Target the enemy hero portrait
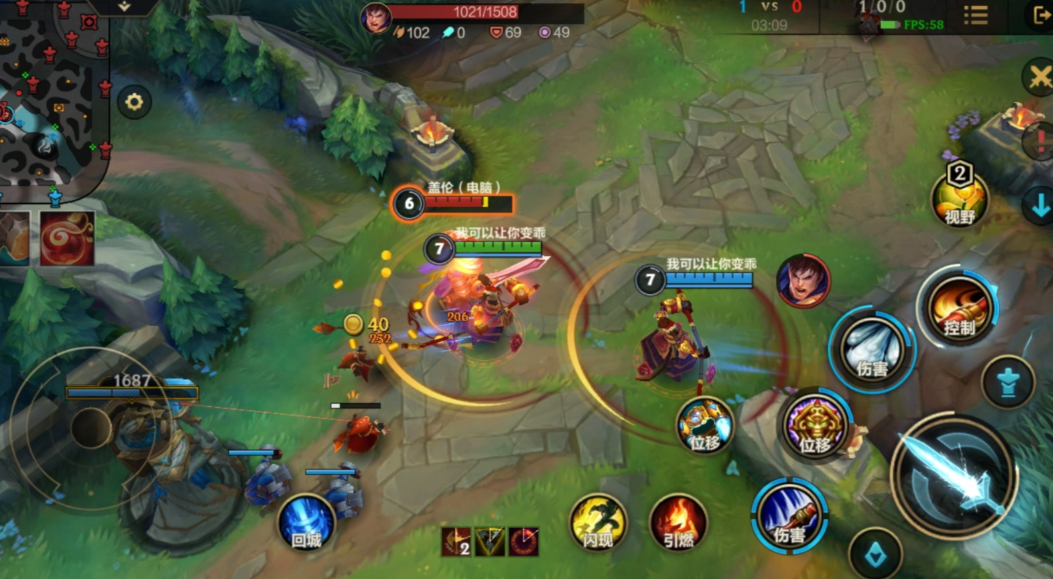Viewport: 1053px width, 579px height. point(802,280)
